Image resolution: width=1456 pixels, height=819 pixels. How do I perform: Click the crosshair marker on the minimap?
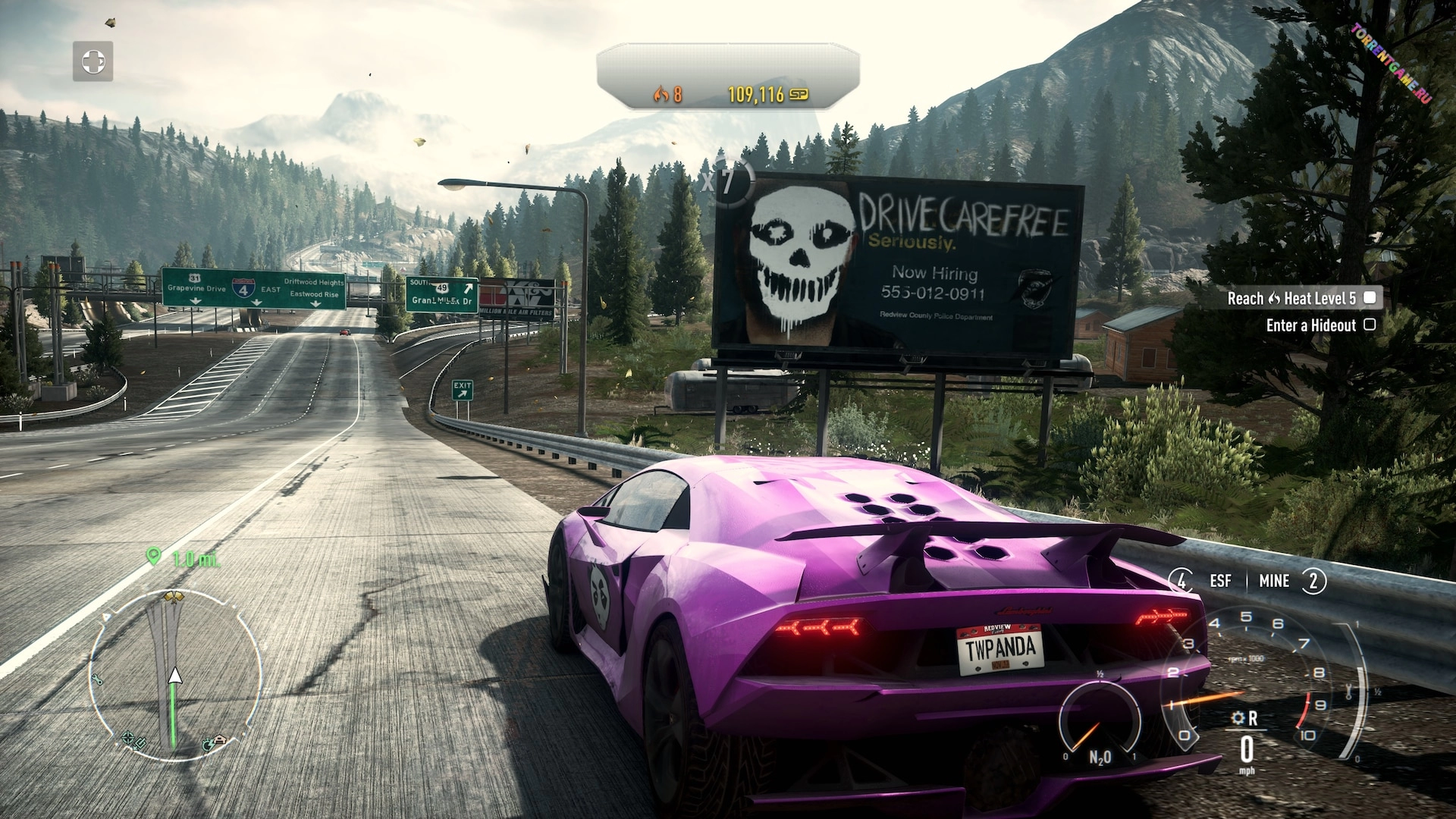coord(128,738)
